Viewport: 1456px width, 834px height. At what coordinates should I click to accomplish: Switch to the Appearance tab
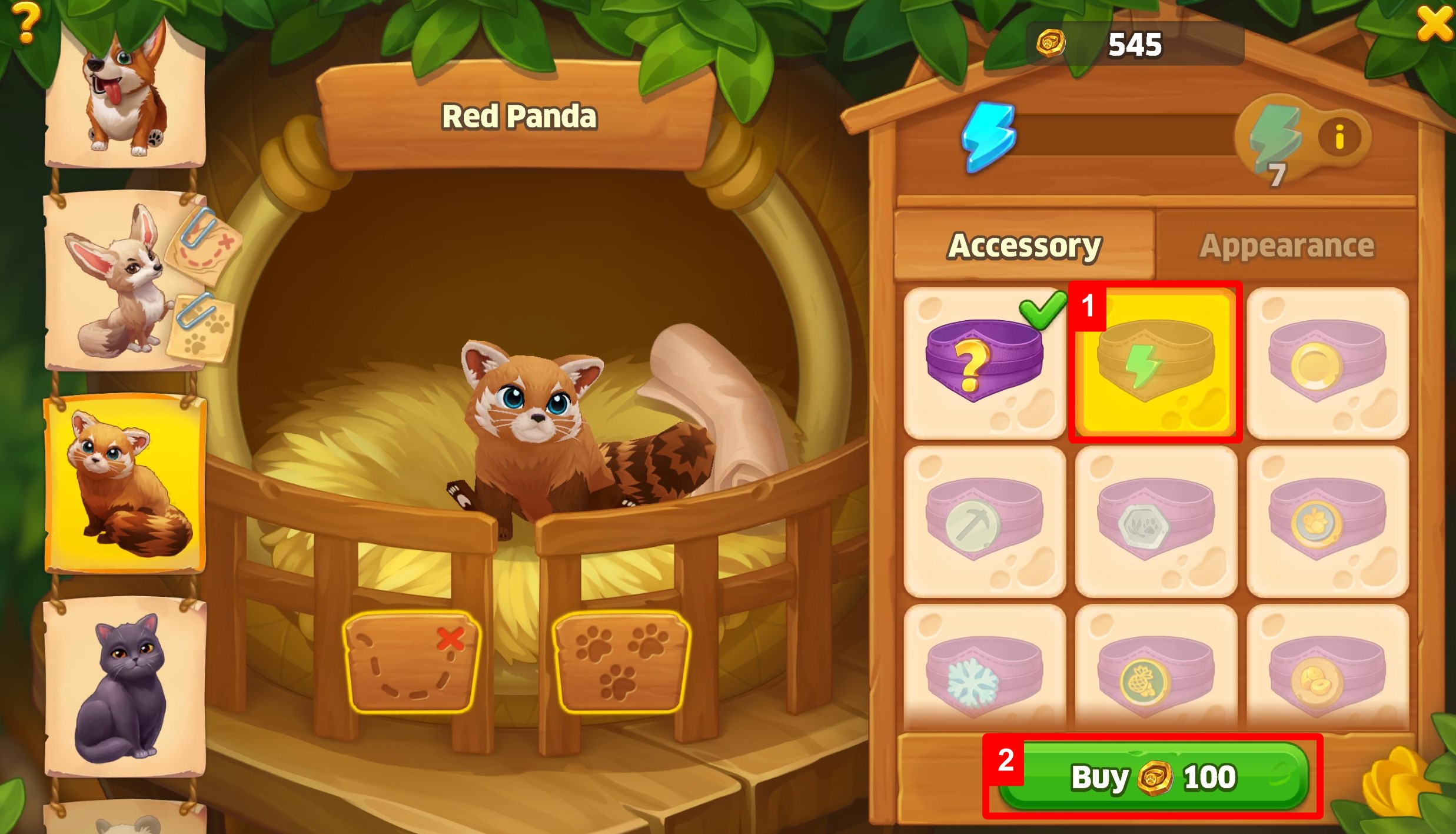point(1287,245)
